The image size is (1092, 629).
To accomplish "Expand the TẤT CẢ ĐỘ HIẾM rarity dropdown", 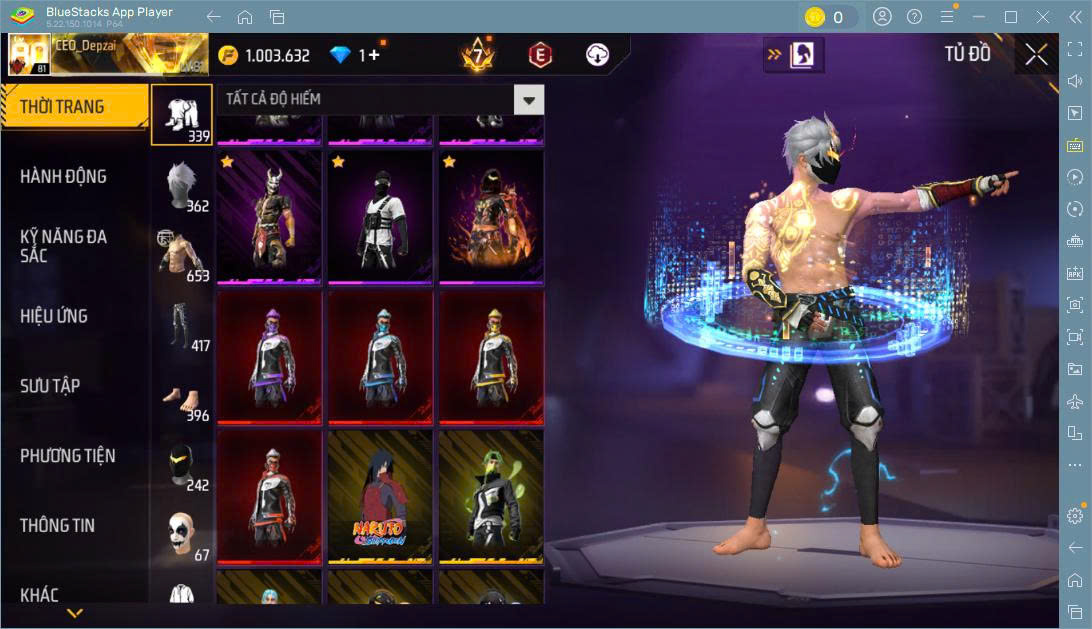I will pyautogui.click(x=529, y=99).
